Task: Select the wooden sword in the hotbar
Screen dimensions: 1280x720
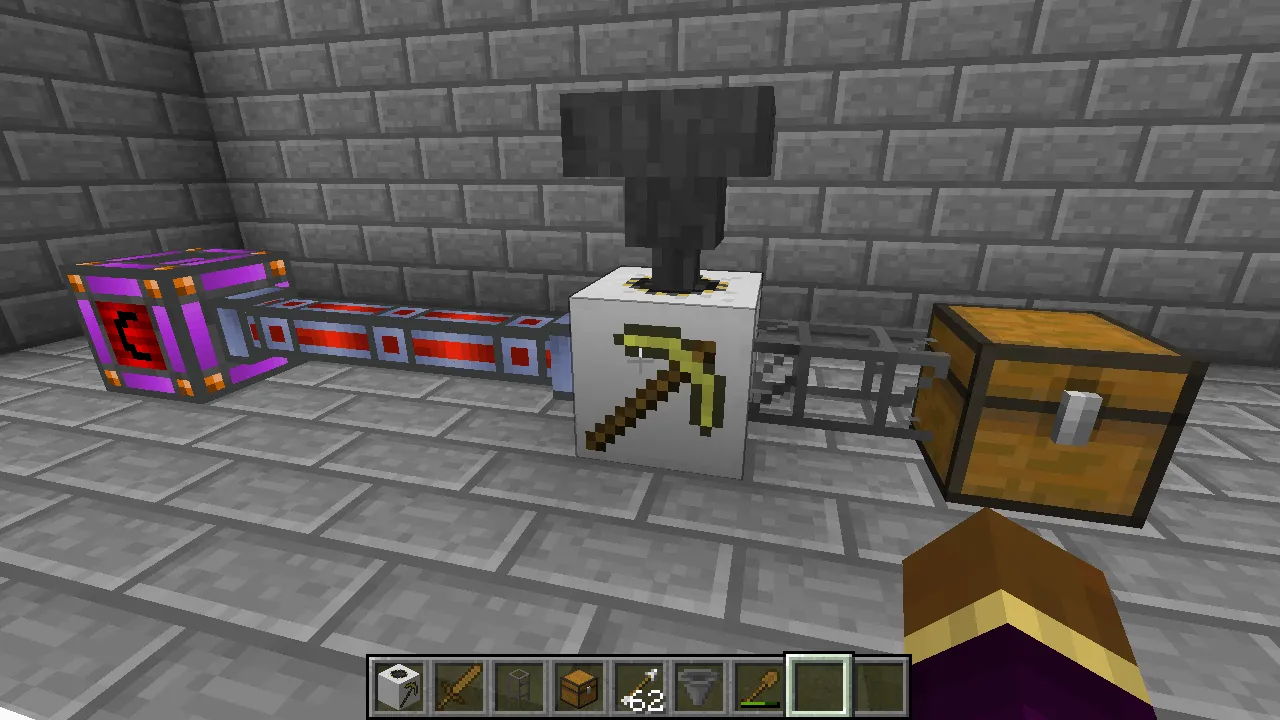Action: click(459, 683)
